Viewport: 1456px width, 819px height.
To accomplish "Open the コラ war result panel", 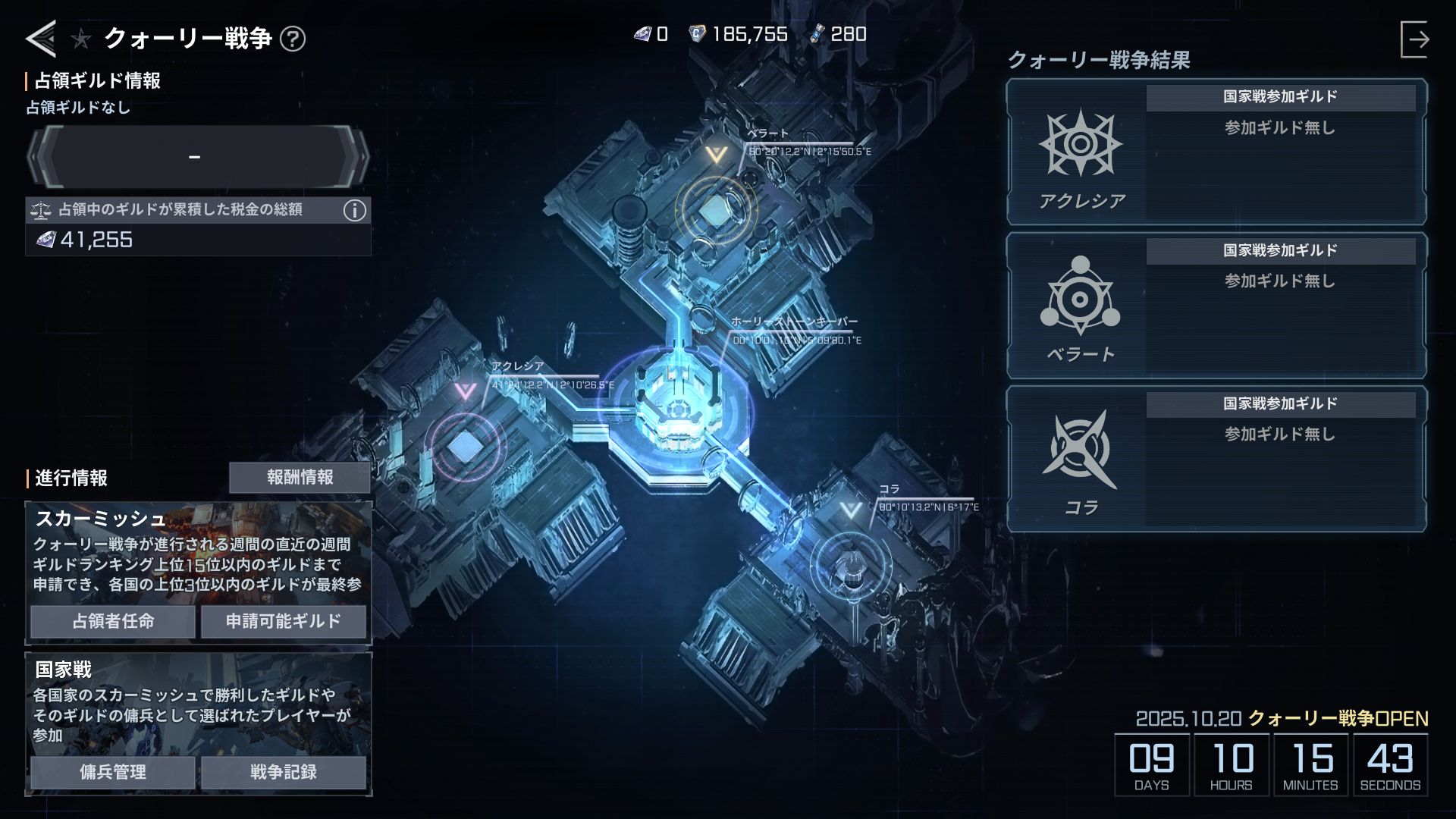I will coord(1216,459).
